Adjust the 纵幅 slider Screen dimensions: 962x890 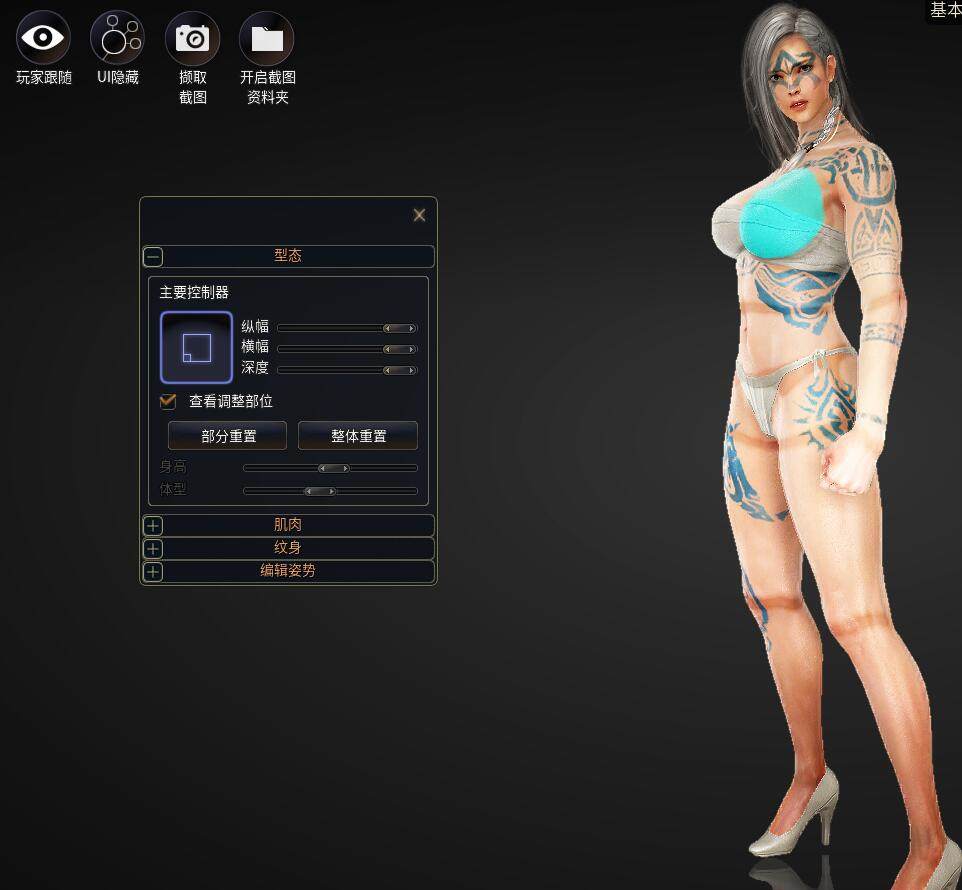[x=400, y=328]
